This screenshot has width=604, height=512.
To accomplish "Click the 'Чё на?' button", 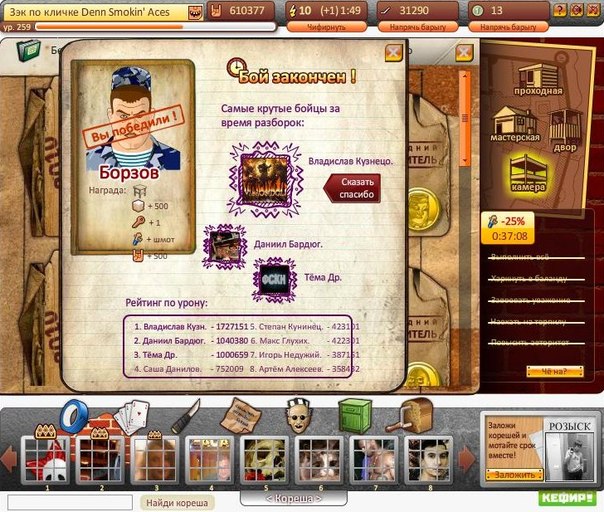I will click(553, 371).
